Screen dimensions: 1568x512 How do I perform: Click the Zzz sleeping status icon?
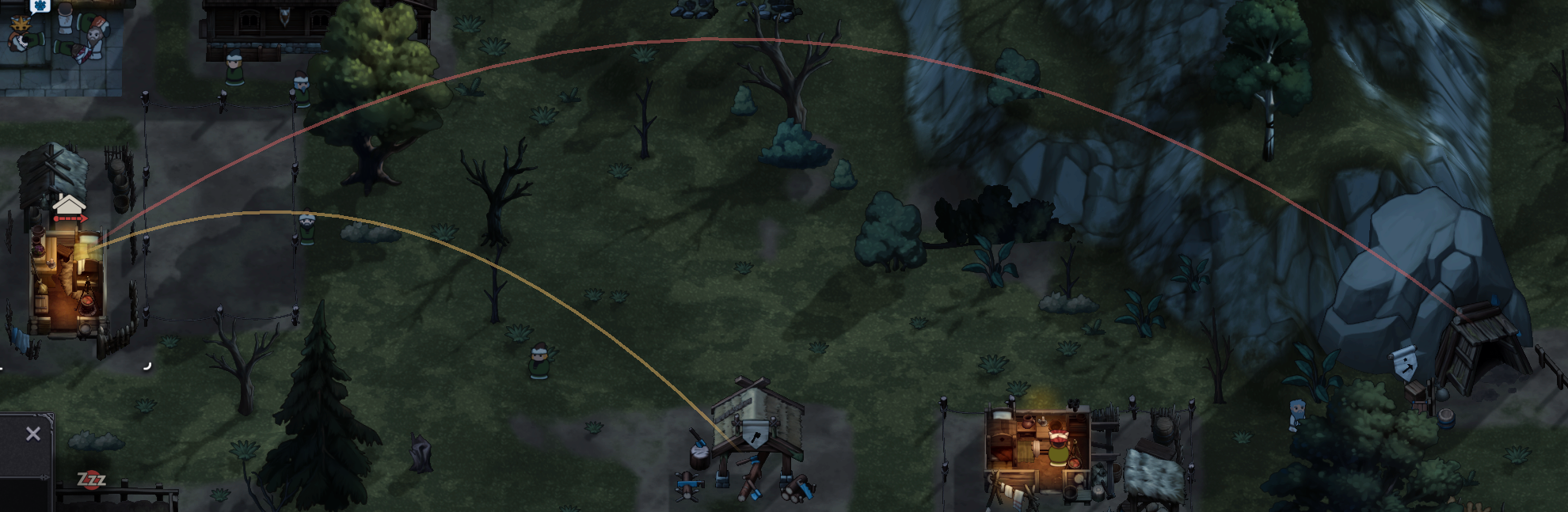(x=91, y=480)
